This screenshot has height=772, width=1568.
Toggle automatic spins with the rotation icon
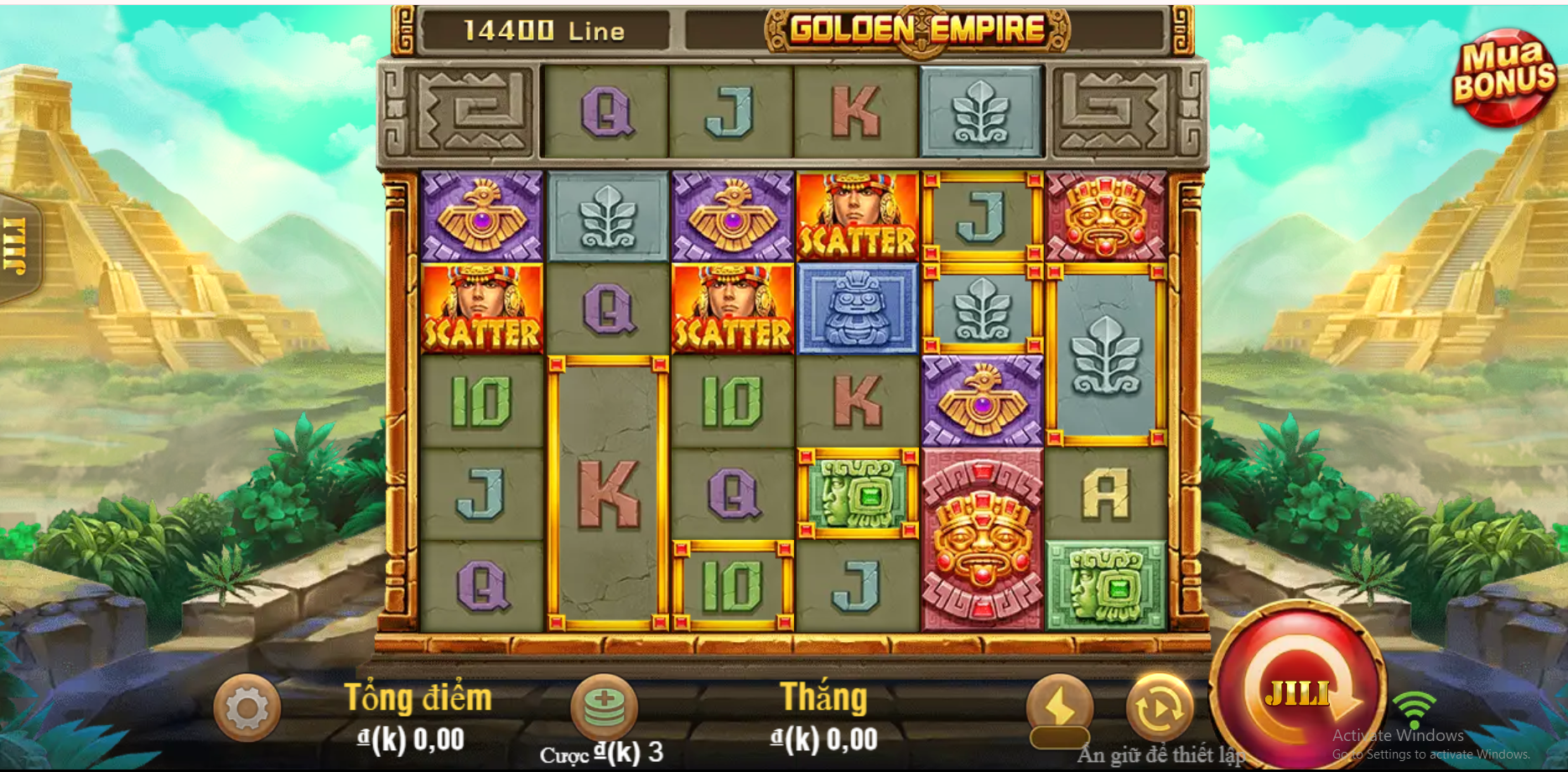click(1159, 708)
